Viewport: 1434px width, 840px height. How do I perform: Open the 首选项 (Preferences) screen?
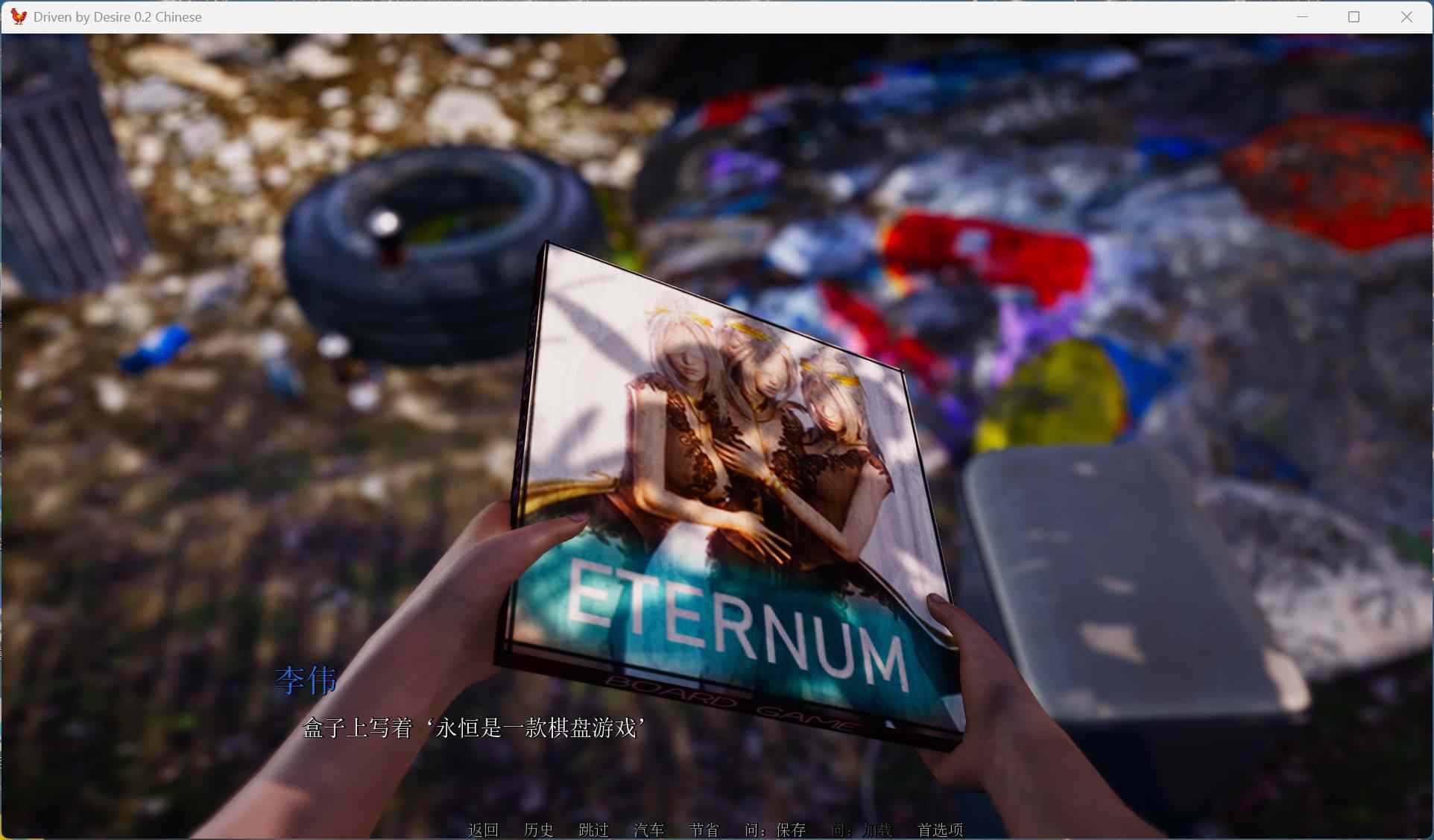tap(940, 830)
